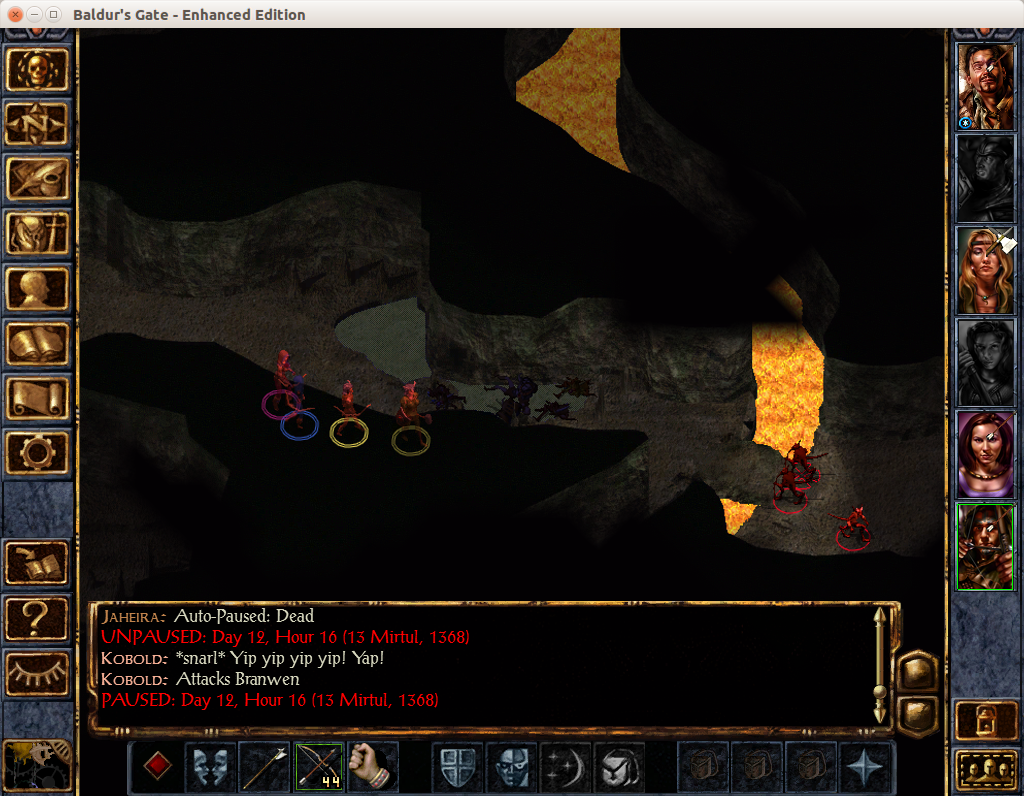This screenshot has height=796, width=1024.
Task: Activate the shield guard action
Action: [457, 767]
